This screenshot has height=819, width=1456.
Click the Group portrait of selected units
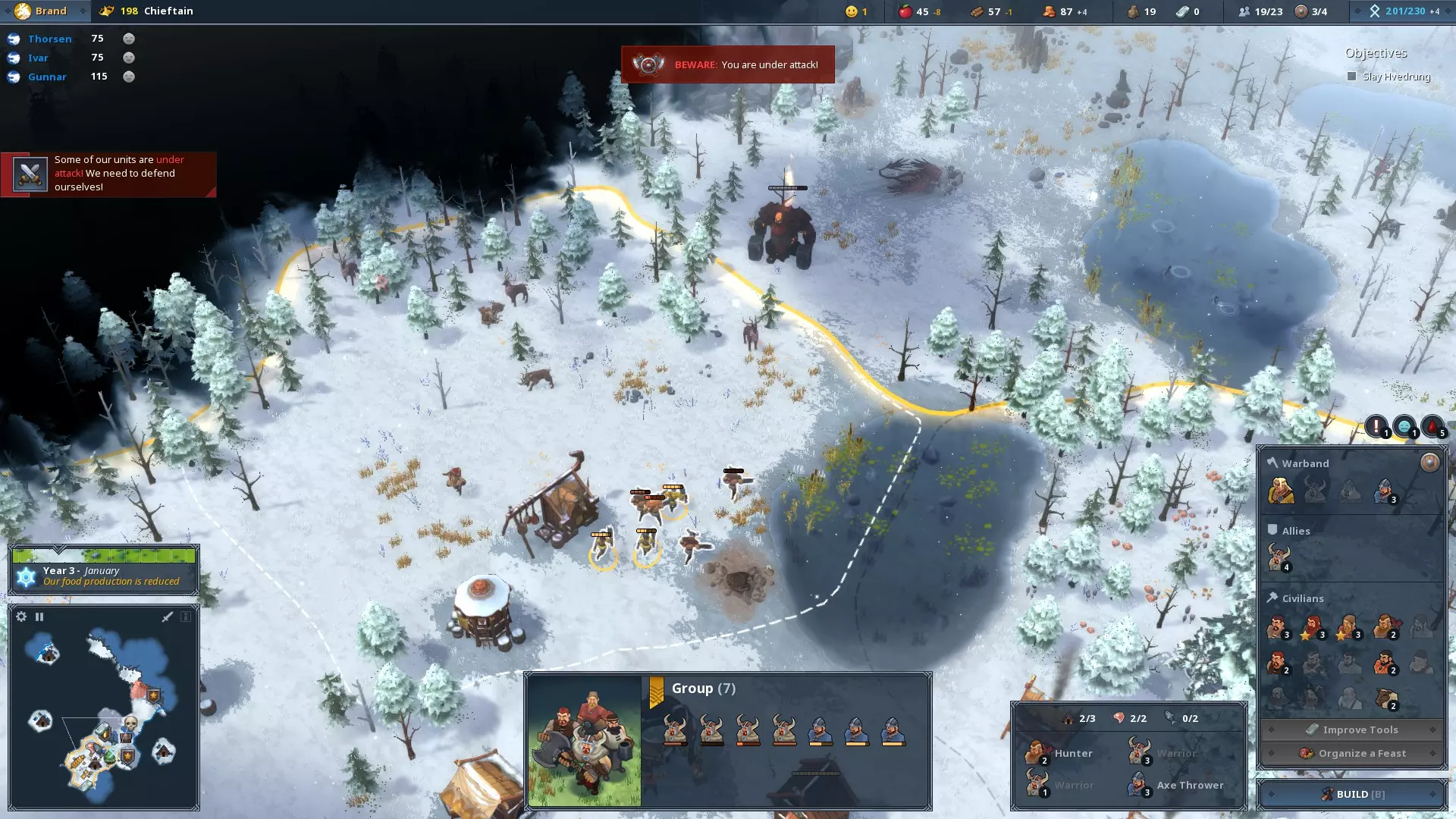[584, 740]
